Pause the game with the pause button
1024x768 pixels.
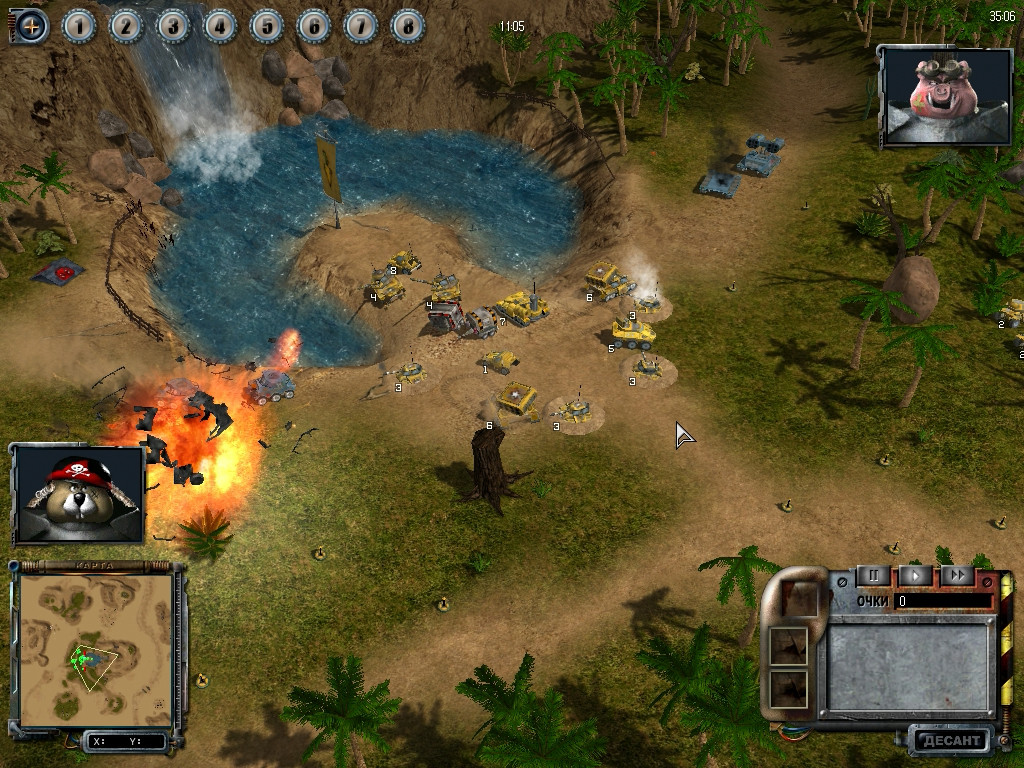coord(873,575)
